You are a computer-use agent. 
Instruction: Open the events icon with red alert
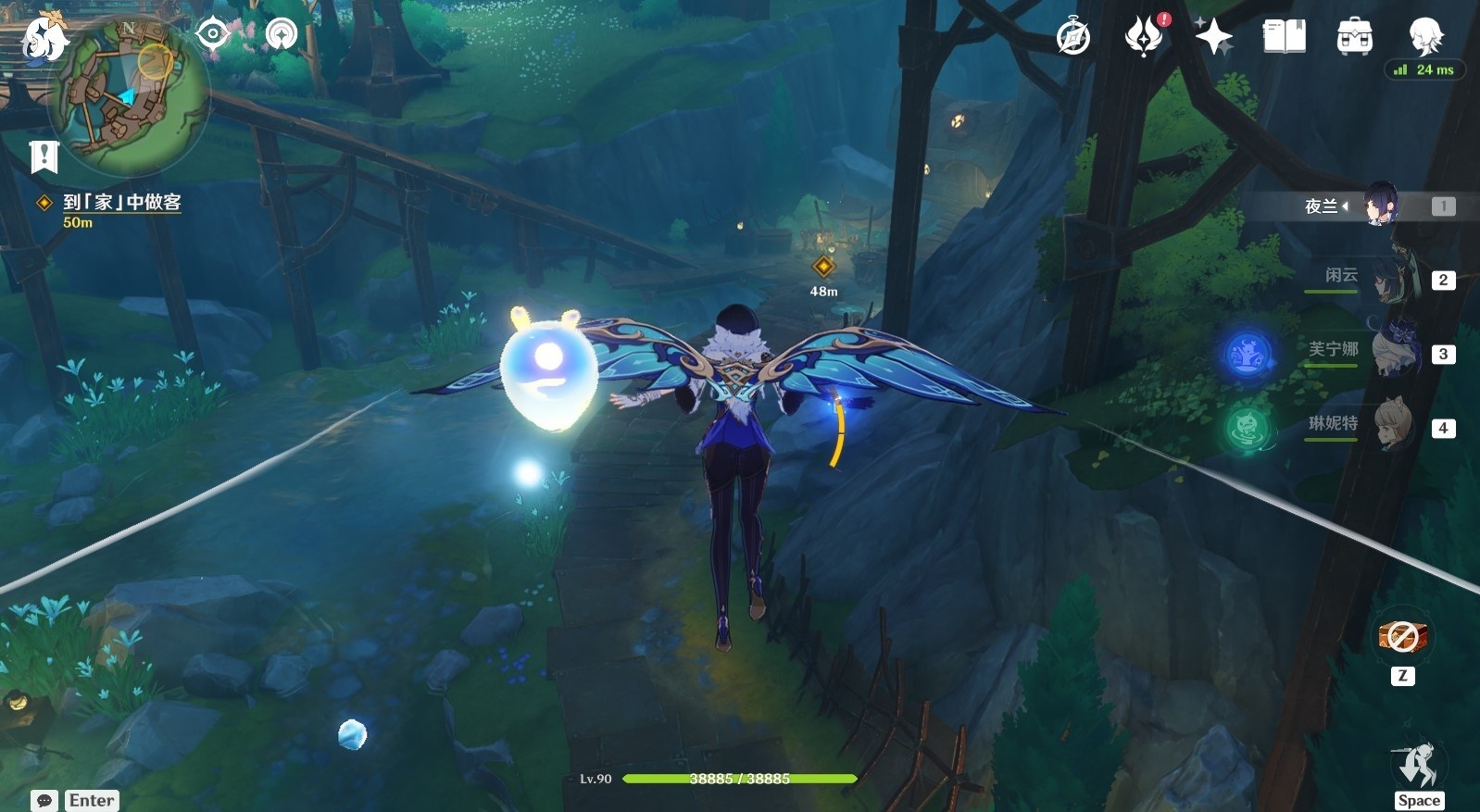pos(1145,37)
